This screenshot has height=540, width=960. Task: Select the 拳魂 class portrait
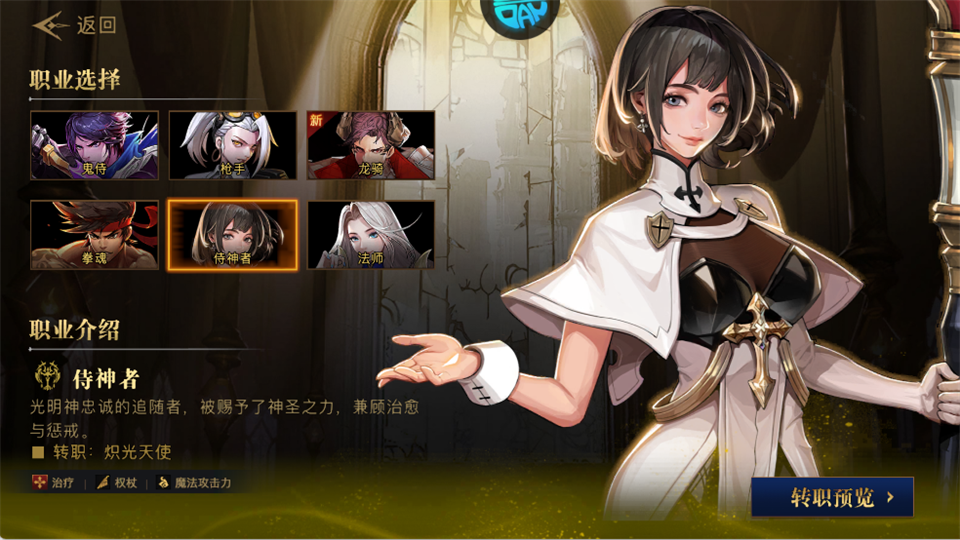click(94, 235)
